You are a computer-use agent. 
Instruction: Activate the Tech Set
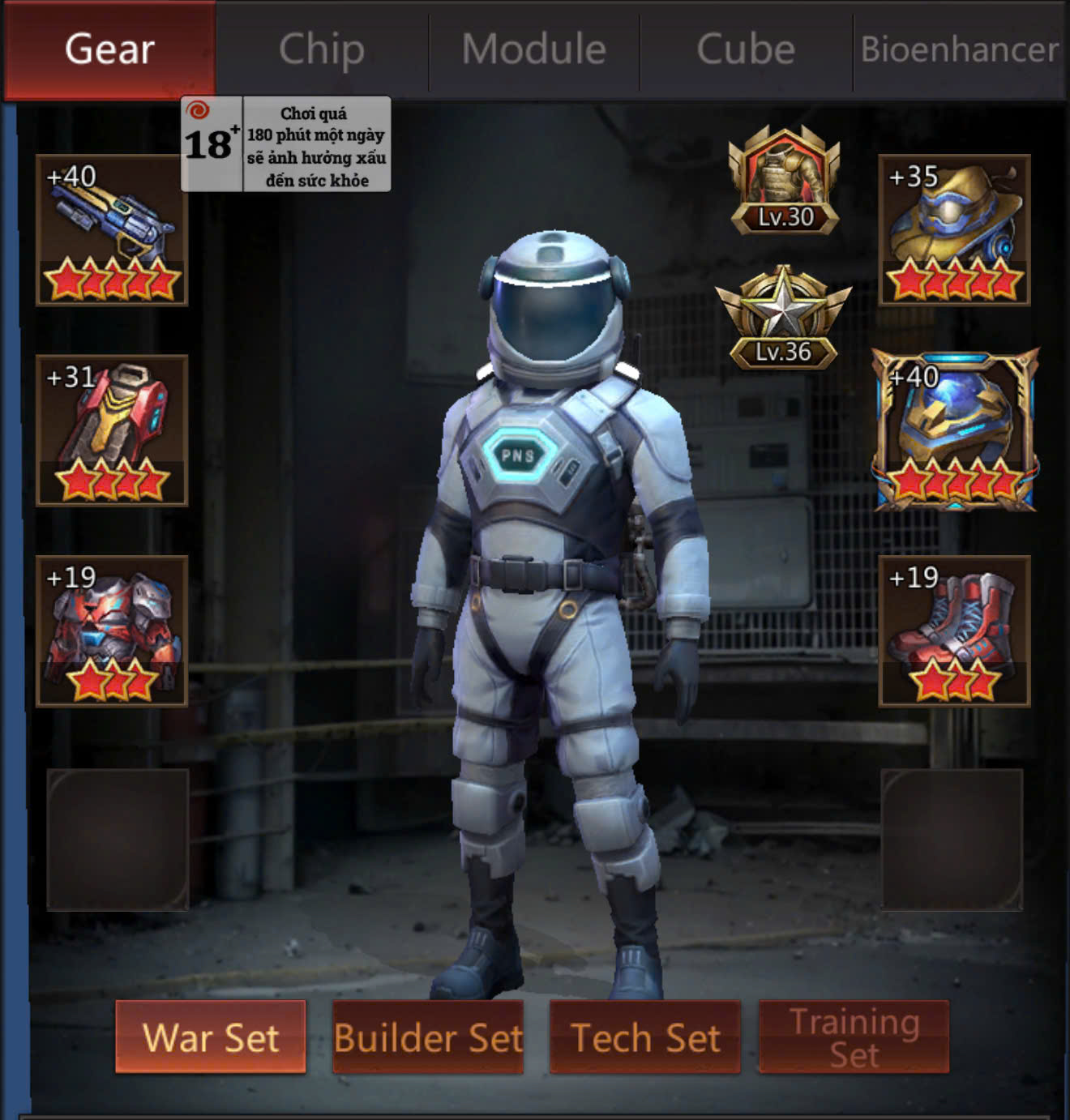645,1037
